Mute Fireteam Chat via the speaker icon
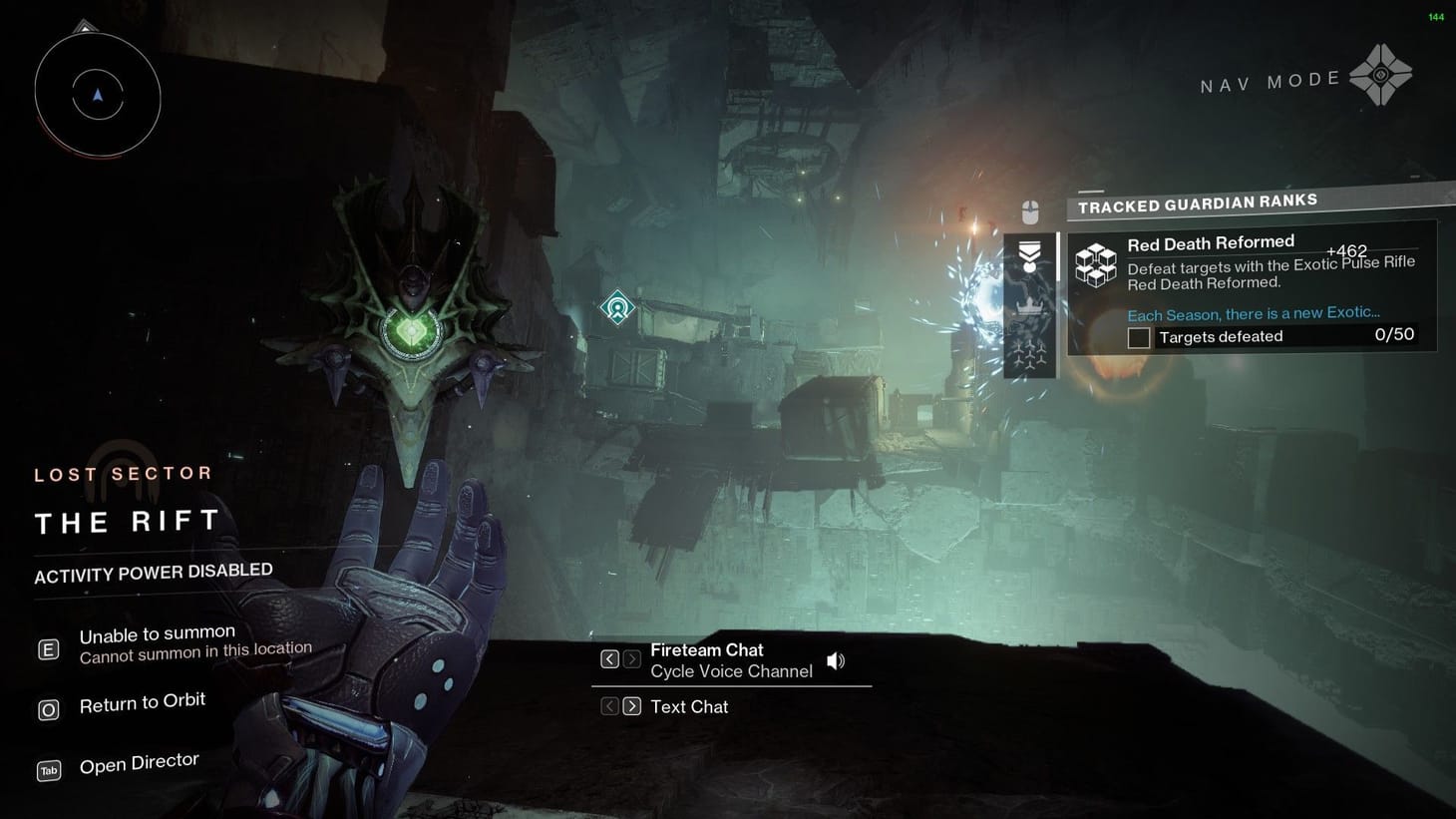 835,659
